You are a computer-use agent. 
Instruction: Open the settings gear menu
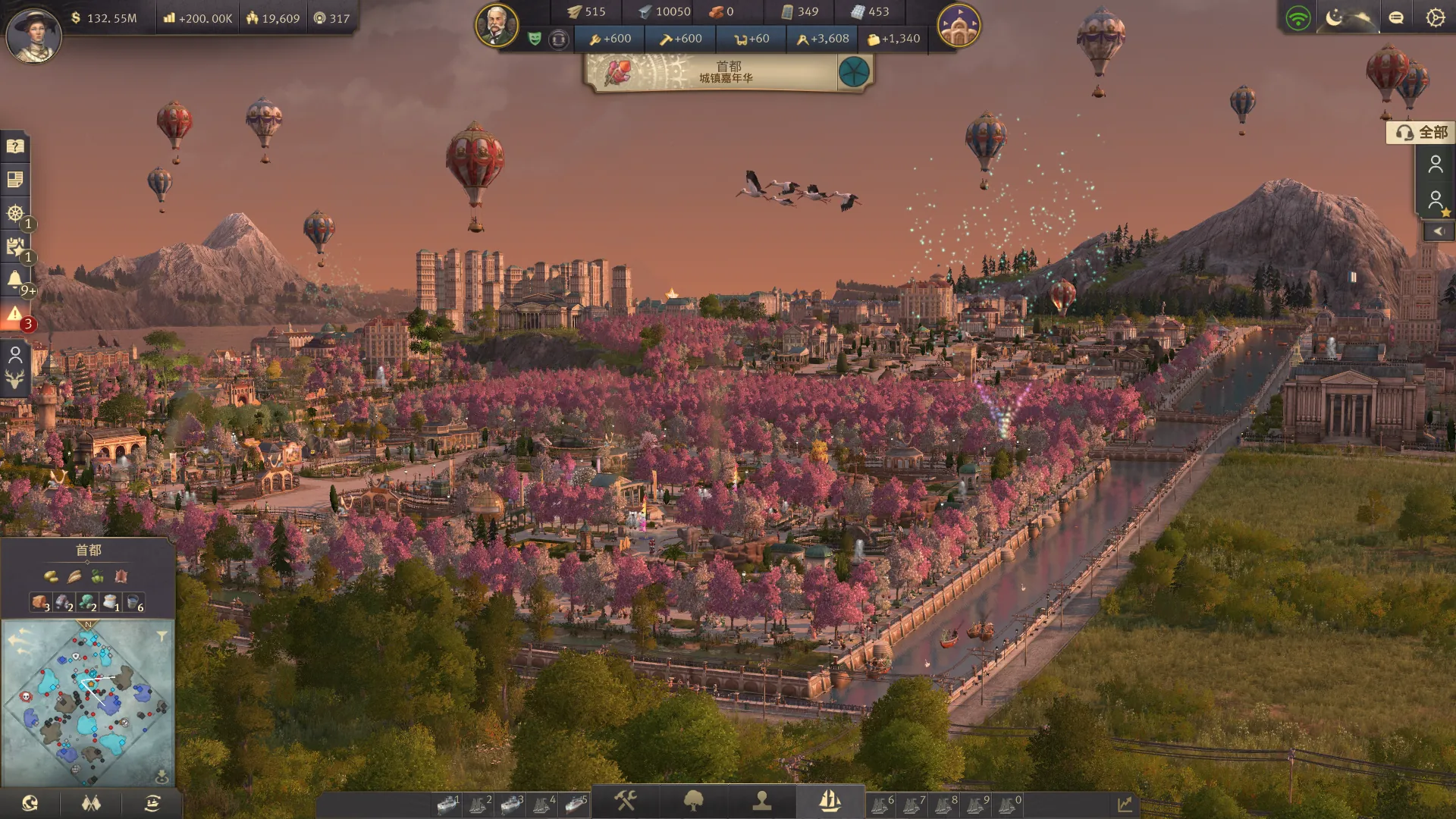[x=1435, y=17]
